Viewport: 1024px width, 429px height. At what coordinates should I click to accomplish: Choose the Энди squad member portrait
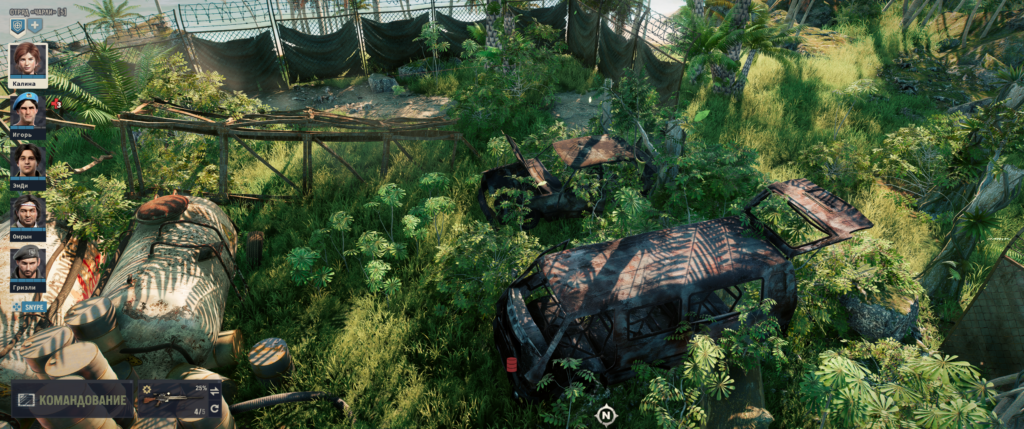[28, 161]
